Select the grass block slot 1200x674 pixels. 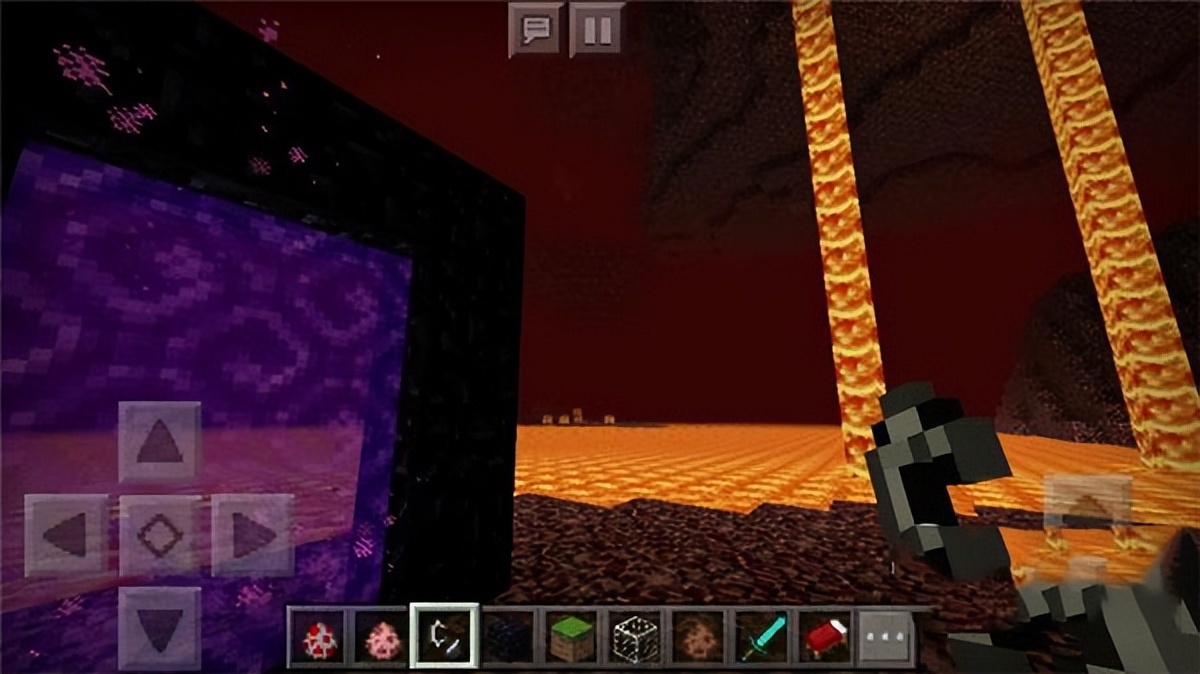(572, 637)
